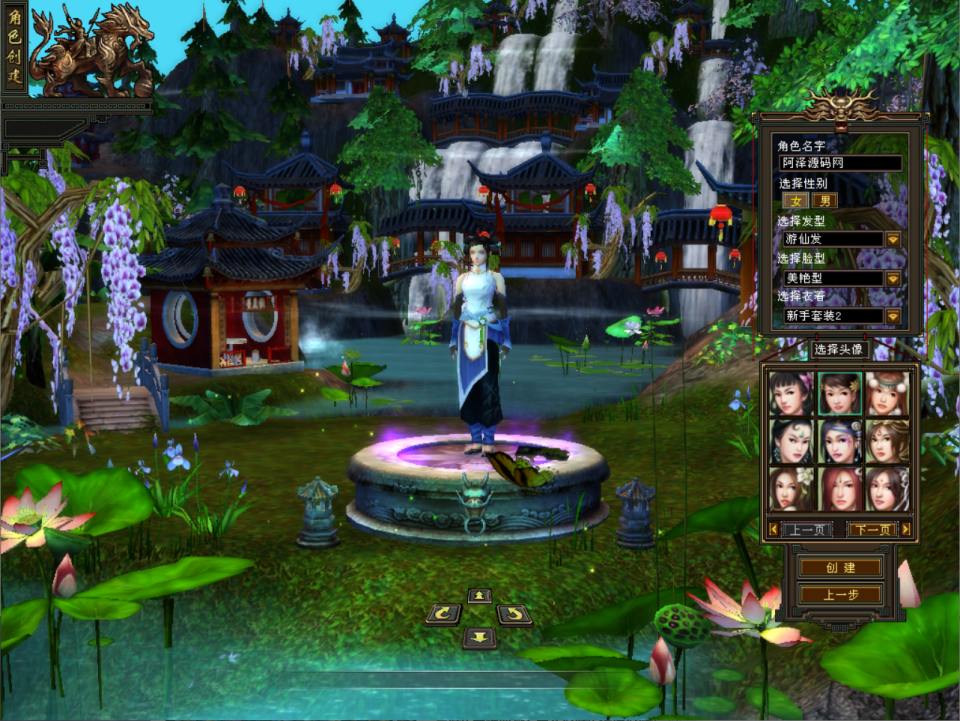Choose the bottom-left portrait with white flower
Screen dimensions: 960x721
[x=791, y=489]
